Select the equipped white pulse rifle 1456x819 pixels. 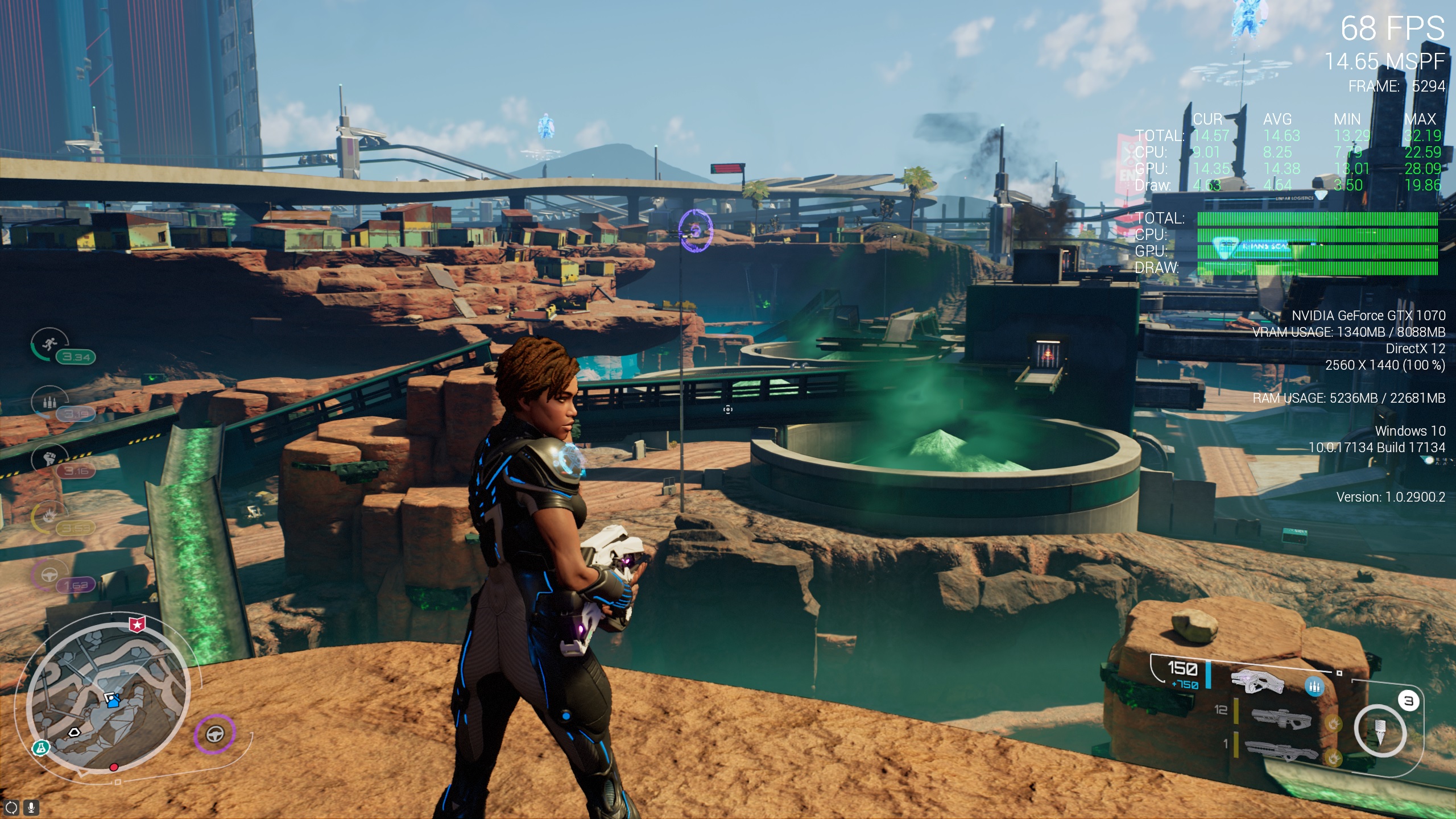click(1257, 681)
